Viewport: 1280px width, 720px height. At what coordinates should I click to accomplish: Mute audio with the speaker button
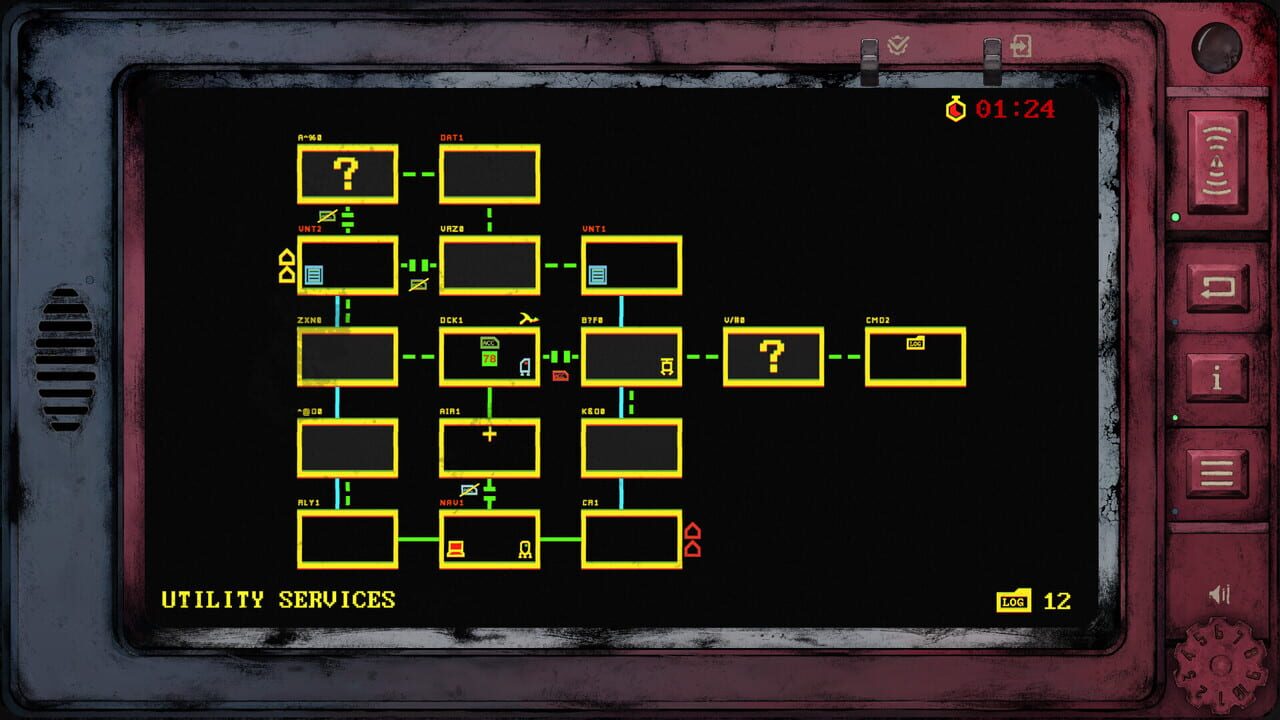[1218, 593]
